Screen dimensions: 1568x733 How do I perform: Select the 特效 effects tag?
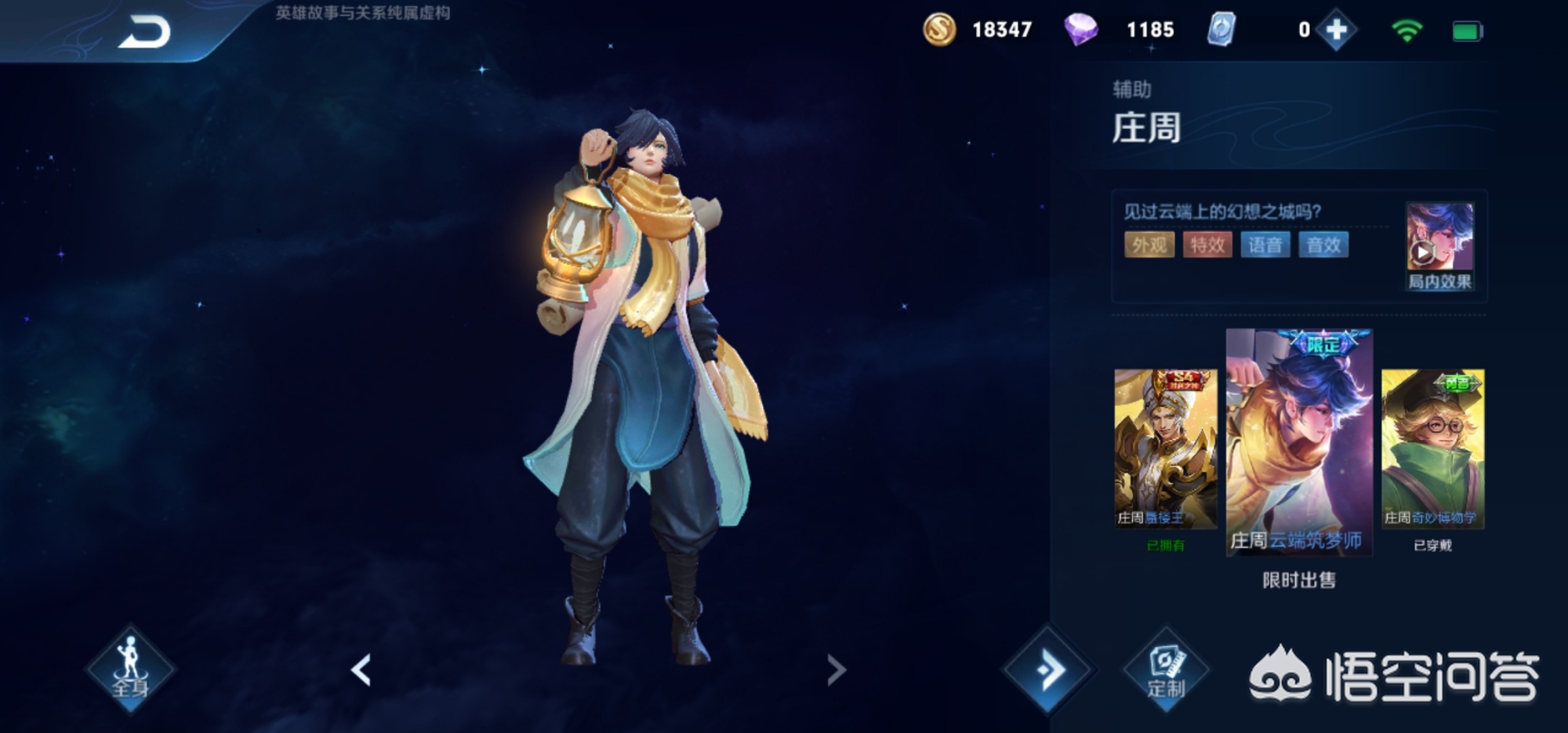1207,245
